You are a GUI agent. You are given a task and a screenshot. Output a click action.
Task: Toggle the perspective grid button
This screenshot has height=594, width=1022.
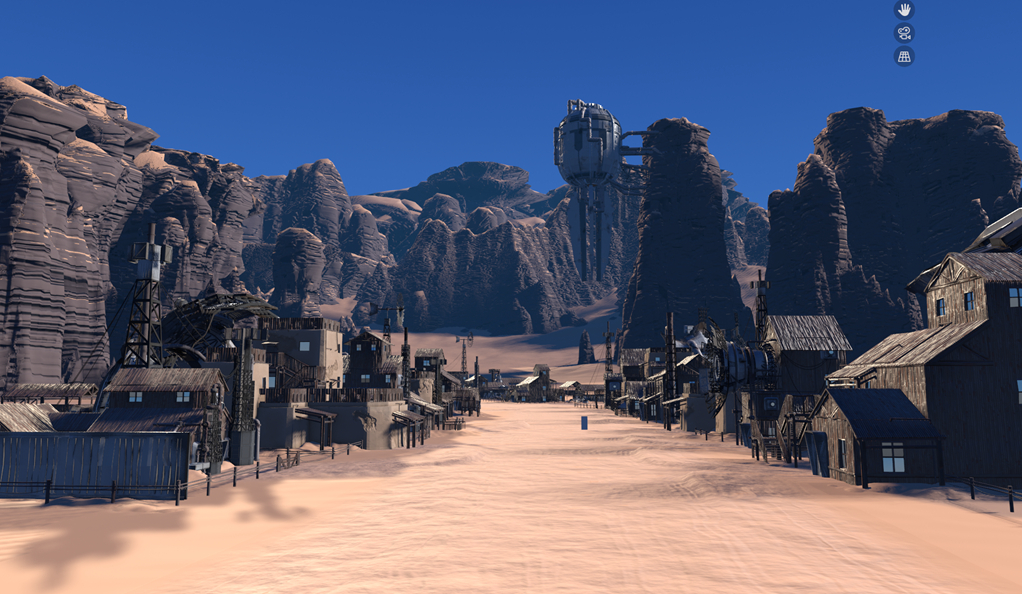pyautogui.click(x=904, y=57)
